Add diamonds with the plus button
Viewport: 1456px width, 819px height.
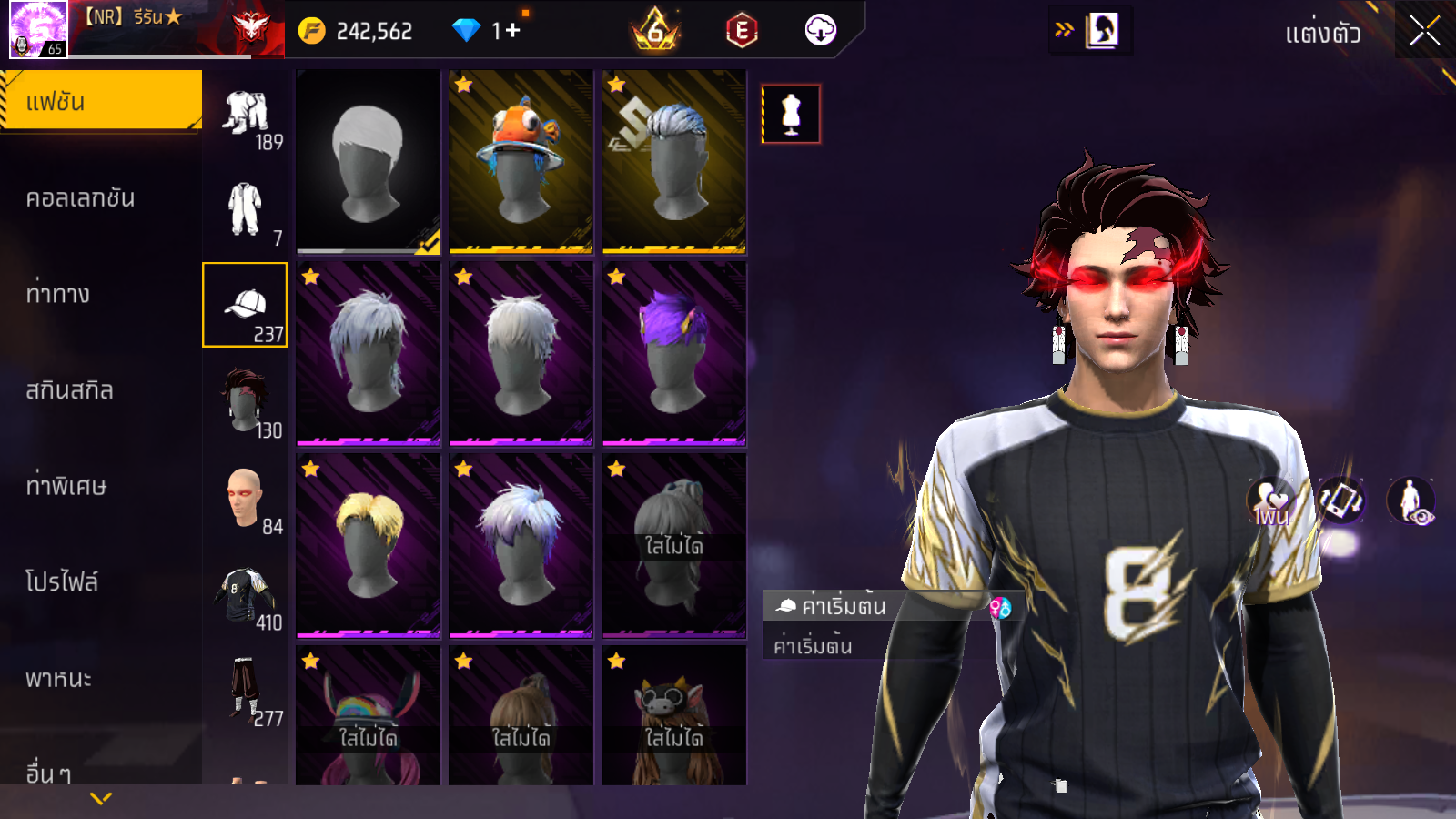tap(513, 31)
